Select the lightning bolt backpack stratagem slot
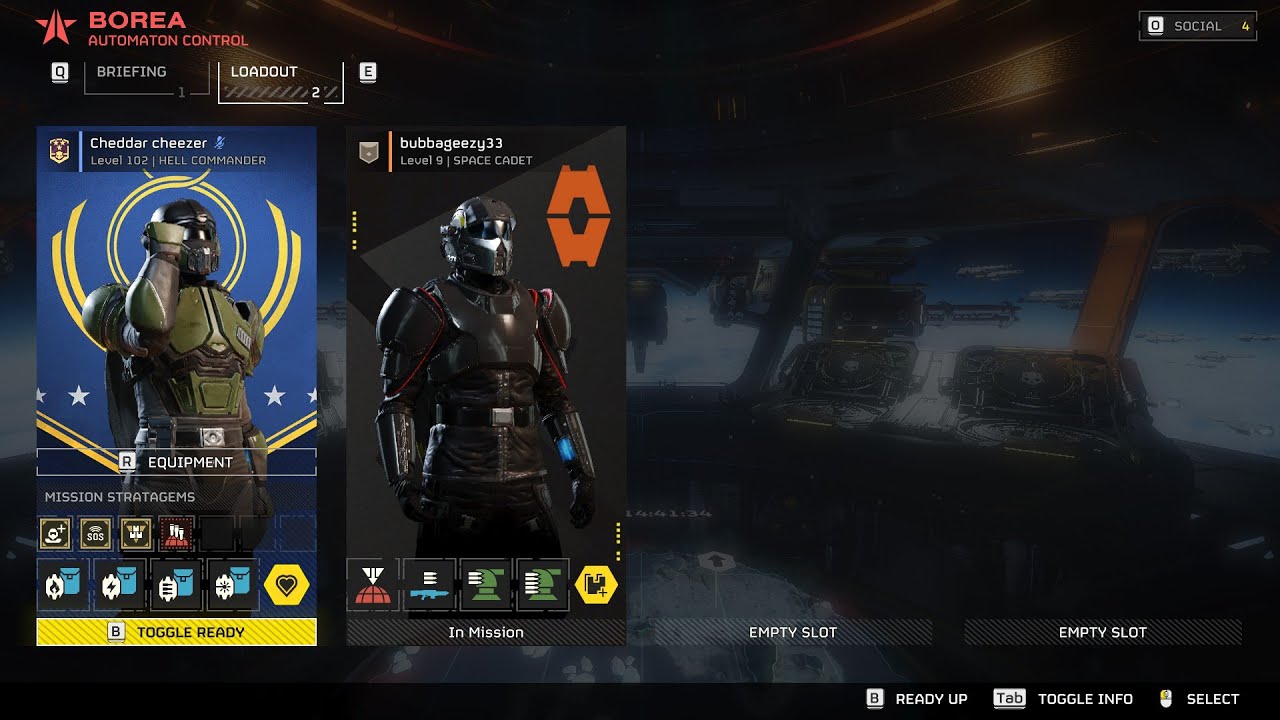 click(x=119, y=585)
